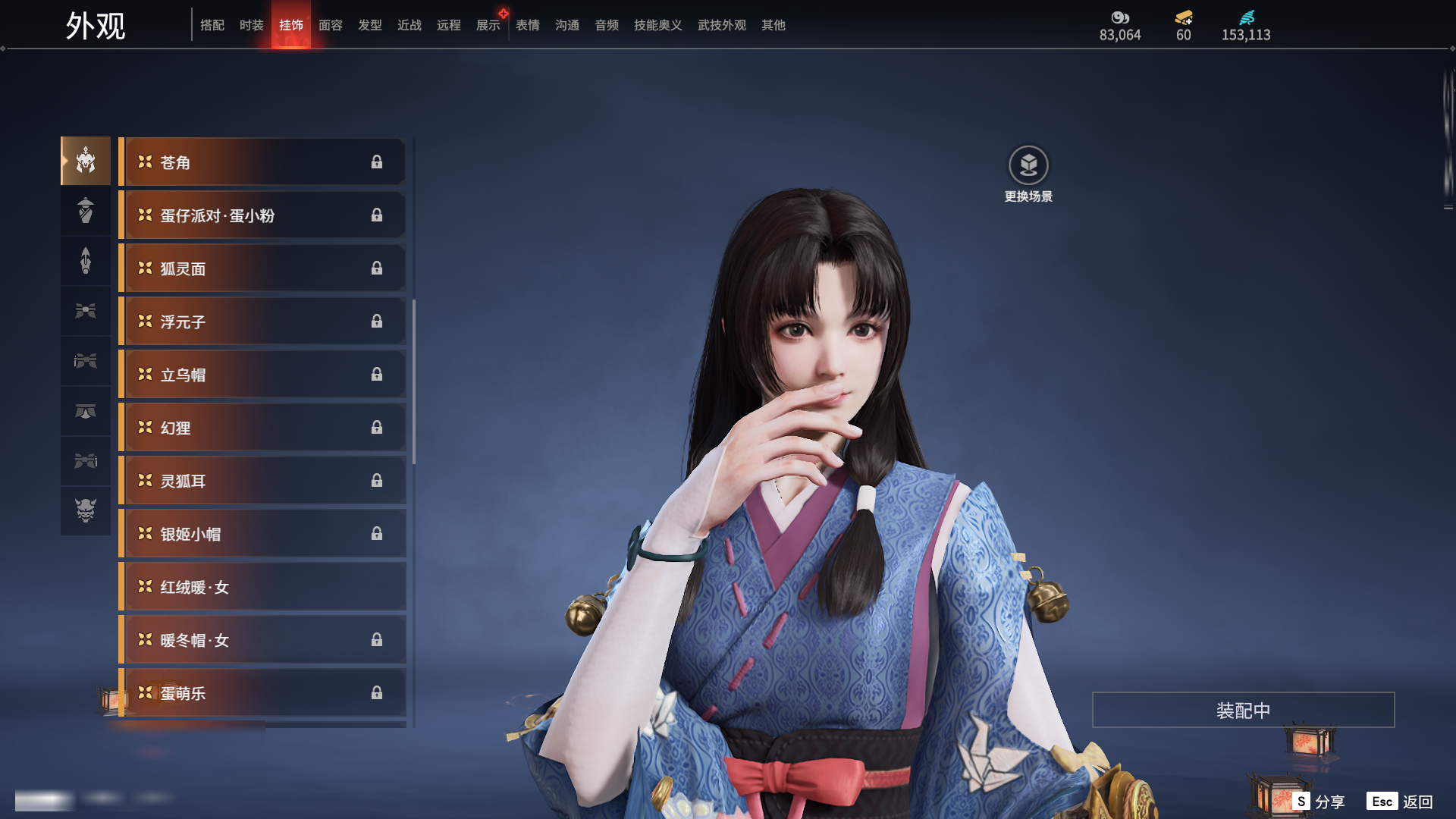
Task: Pick 银姬小帽 from the list
Action: pos(262,534)
